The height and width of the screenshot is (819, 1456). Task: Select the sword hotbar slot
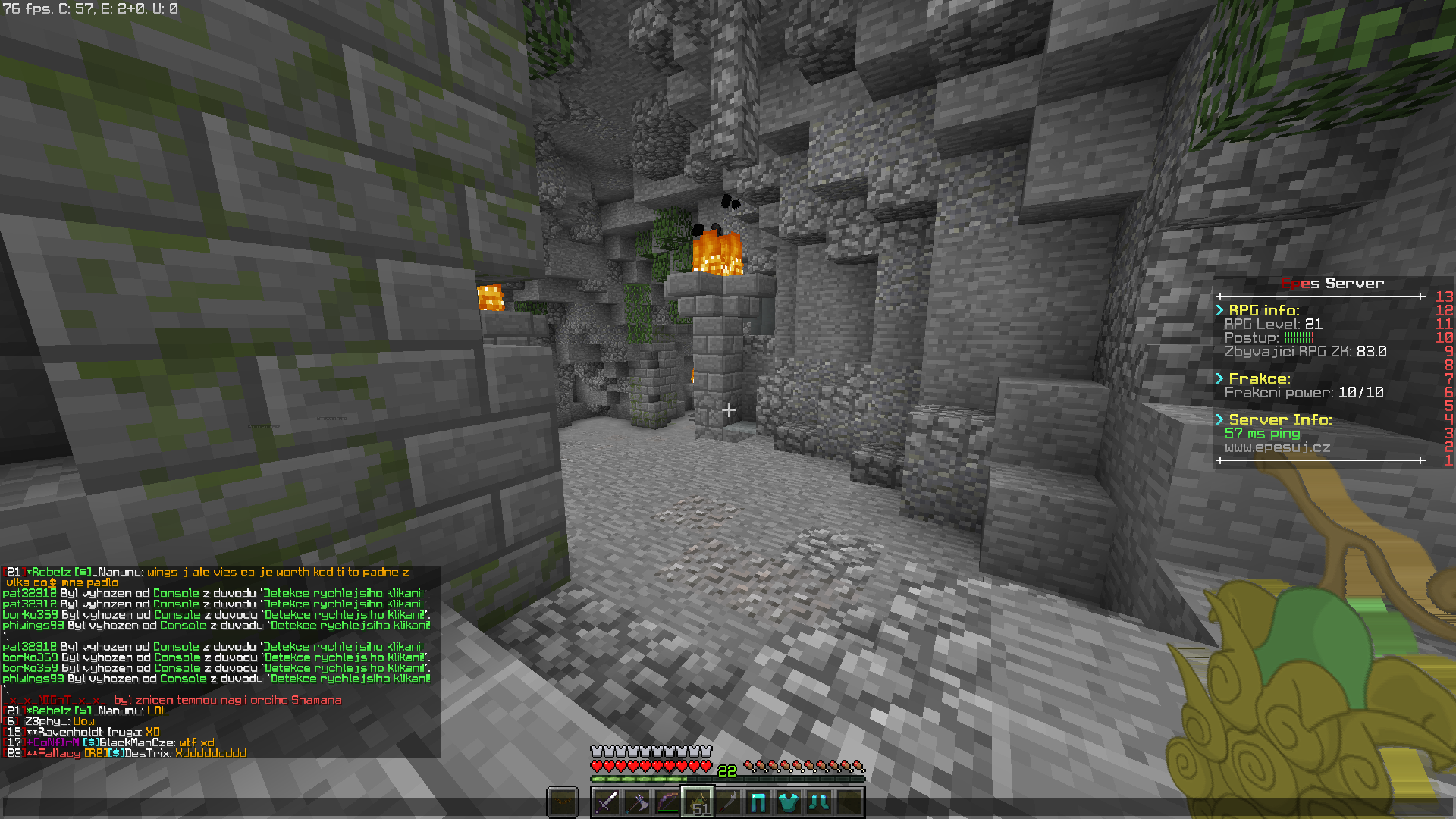pyautogui.click(x=607, y=802)
